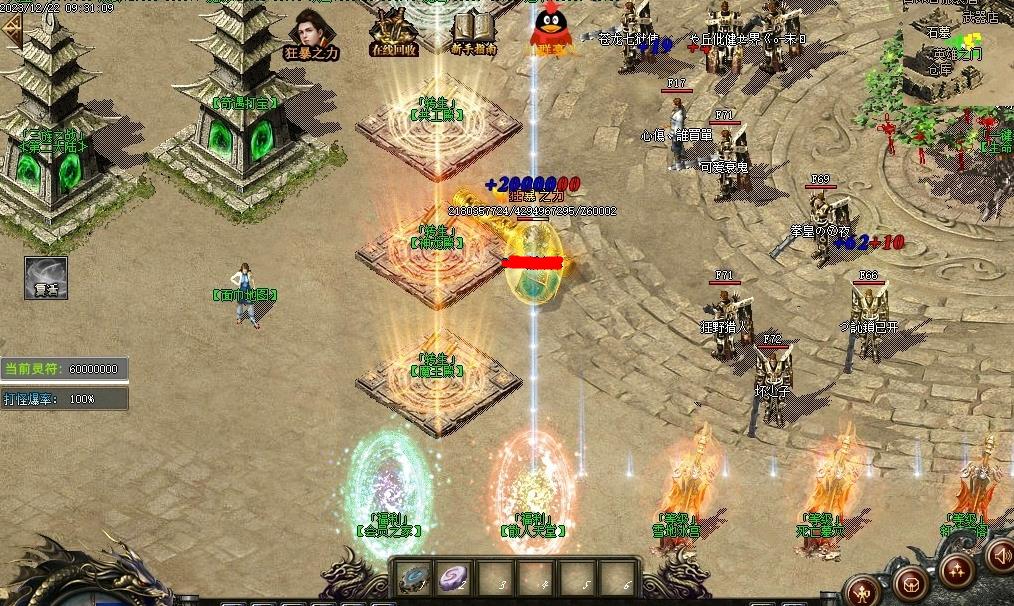Viewport: 1014px width, 606px height.
Task: Open the skills round button with triangle emblem
Action: [956, 570]
